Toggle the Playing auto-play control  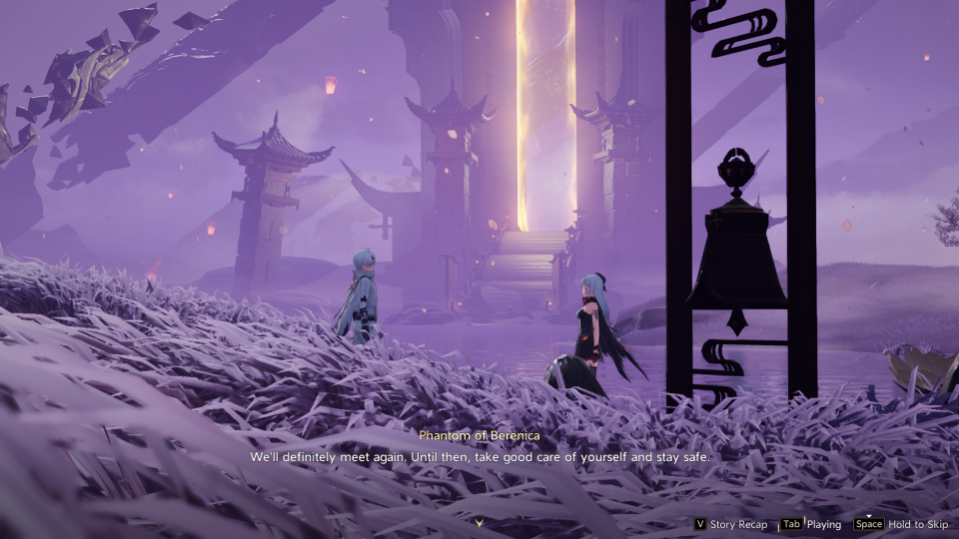[811, 524]
